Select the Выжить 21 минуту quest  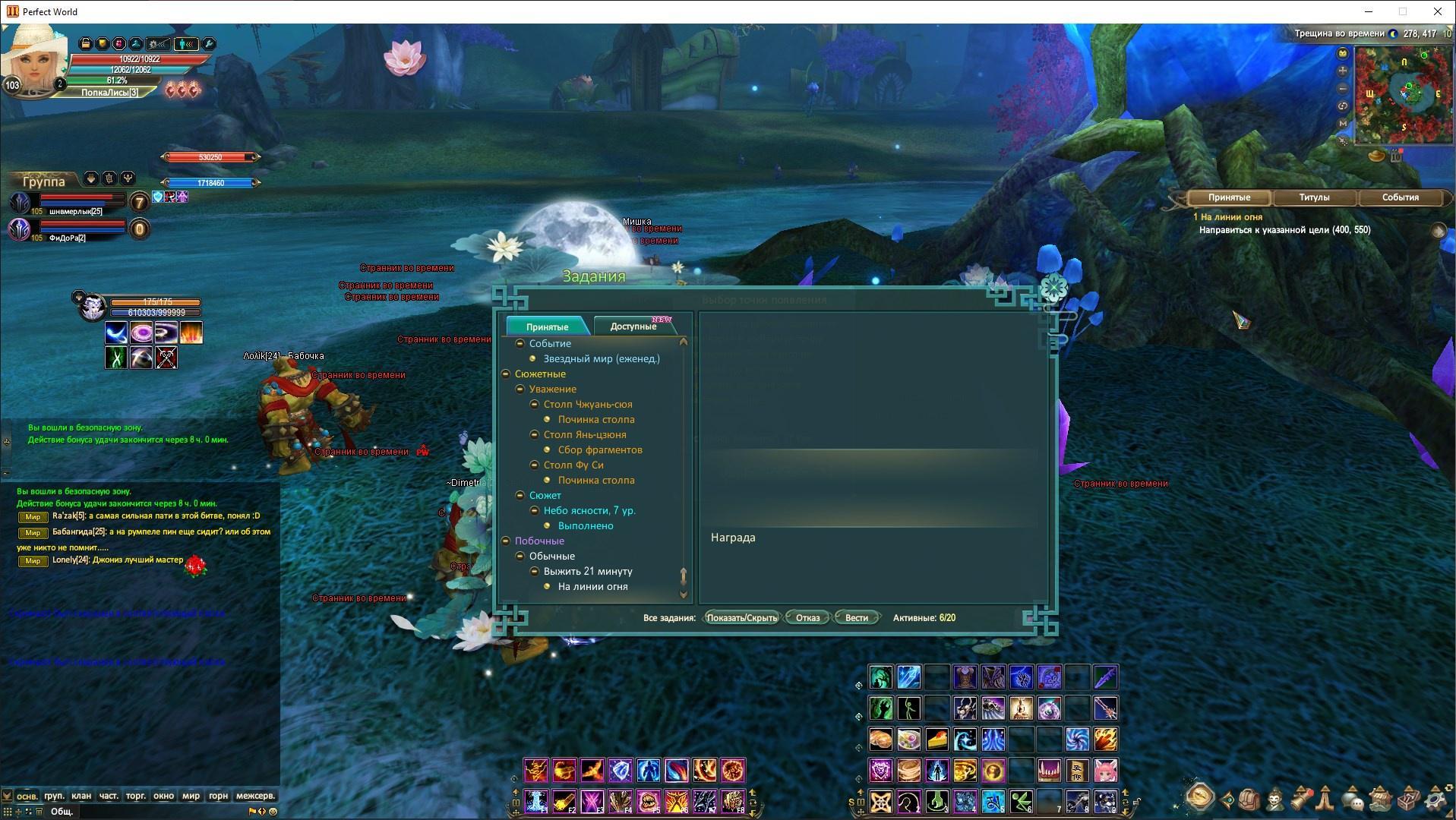pos(587,571)
